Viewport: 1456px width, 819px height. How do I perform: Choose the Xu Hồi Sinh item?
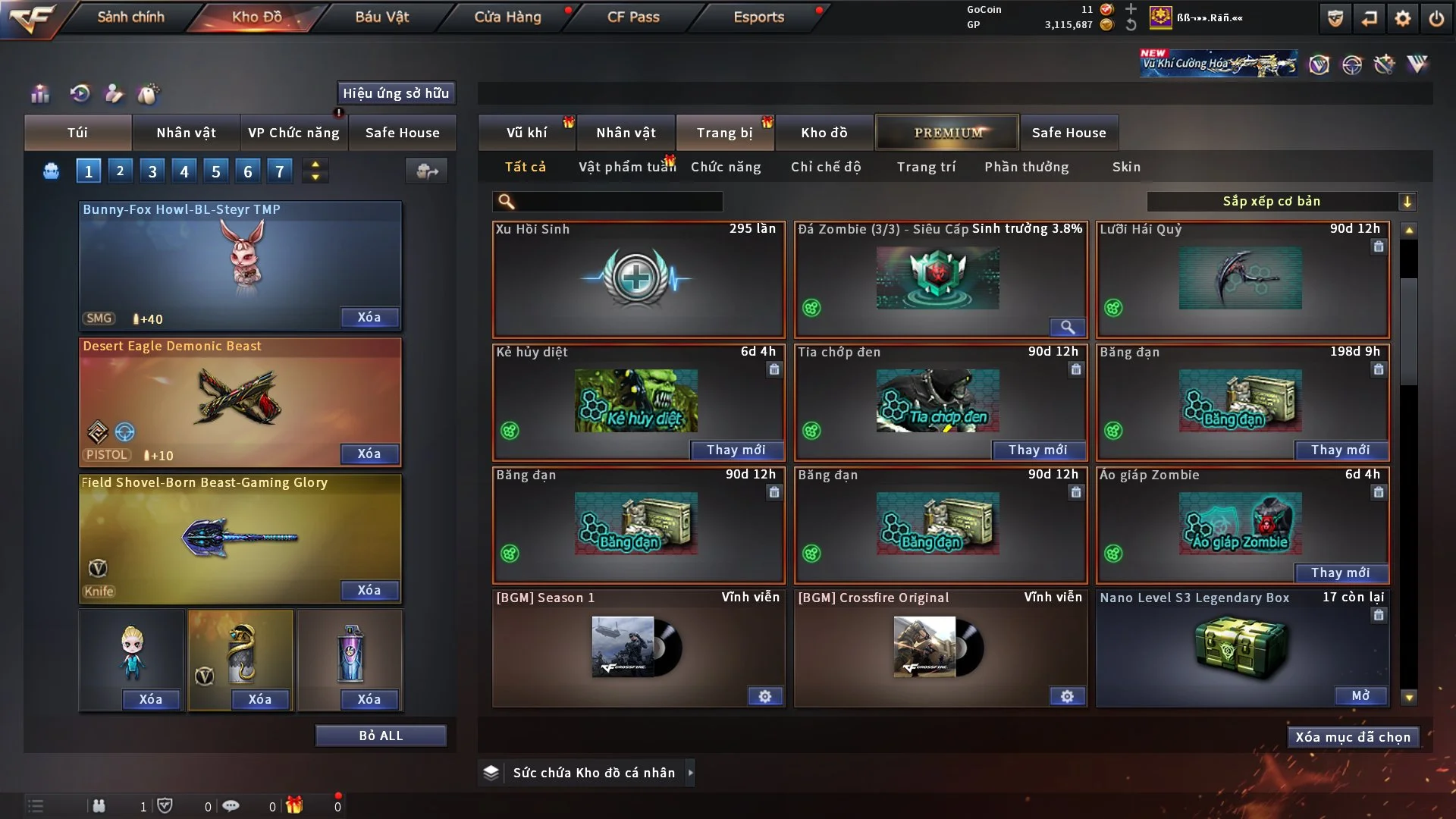[638, 279]
